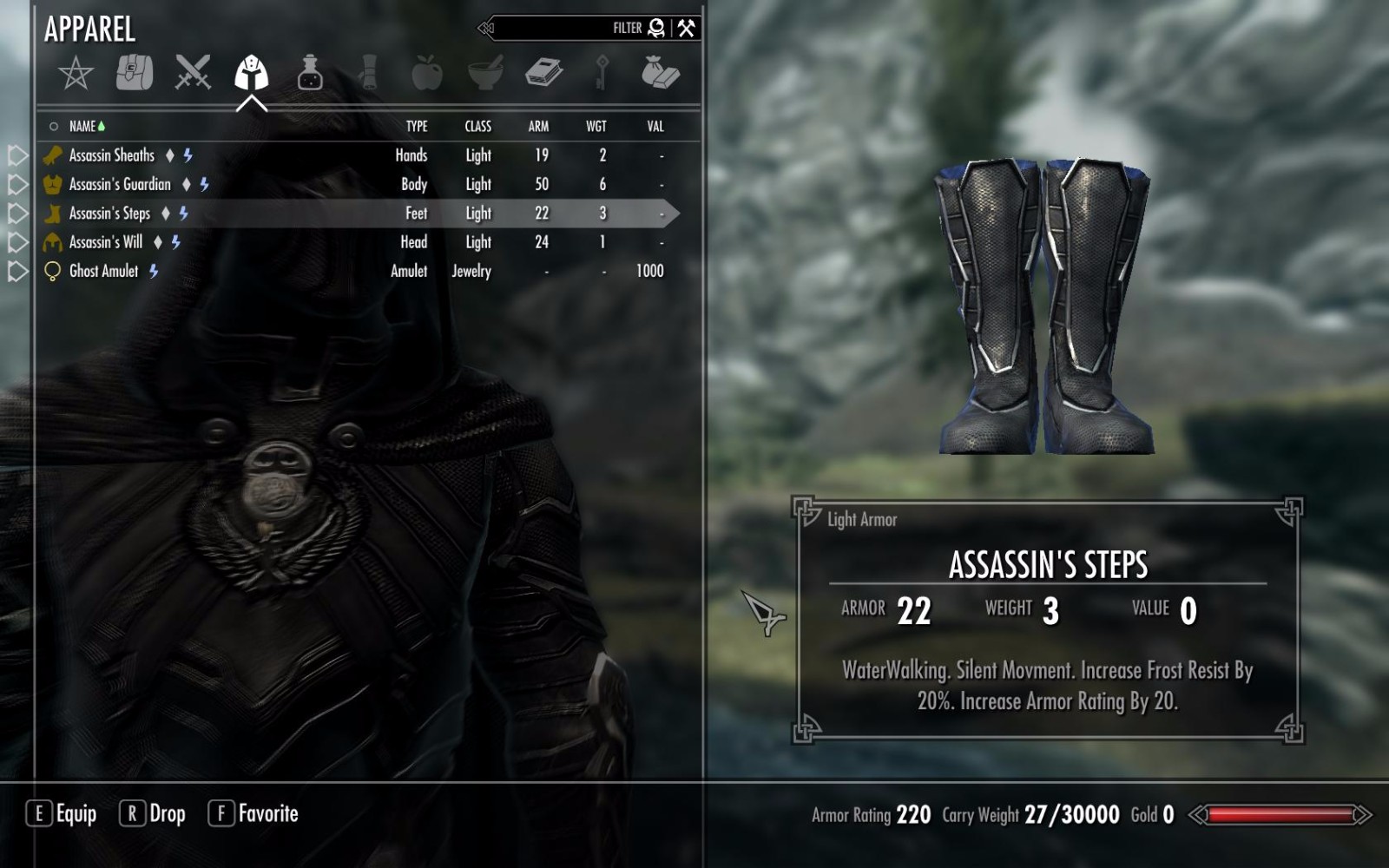Open the Keys category

pyautogui.click(x=602, y=73)
